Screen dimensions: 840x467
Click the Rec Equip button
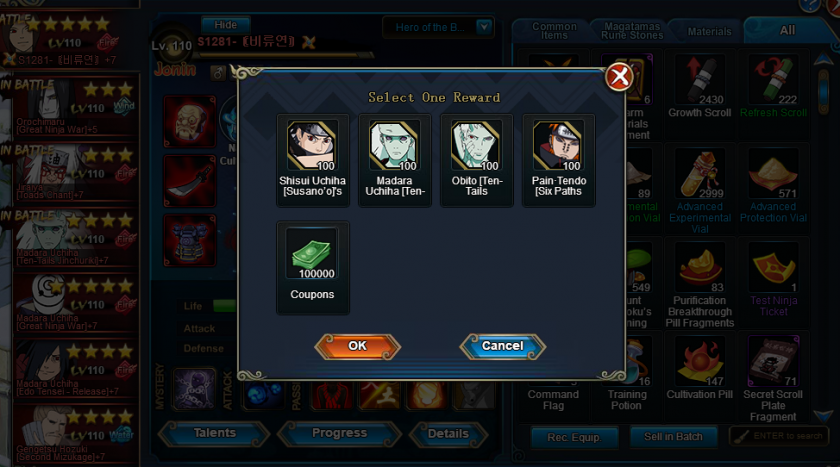[573, 437]
